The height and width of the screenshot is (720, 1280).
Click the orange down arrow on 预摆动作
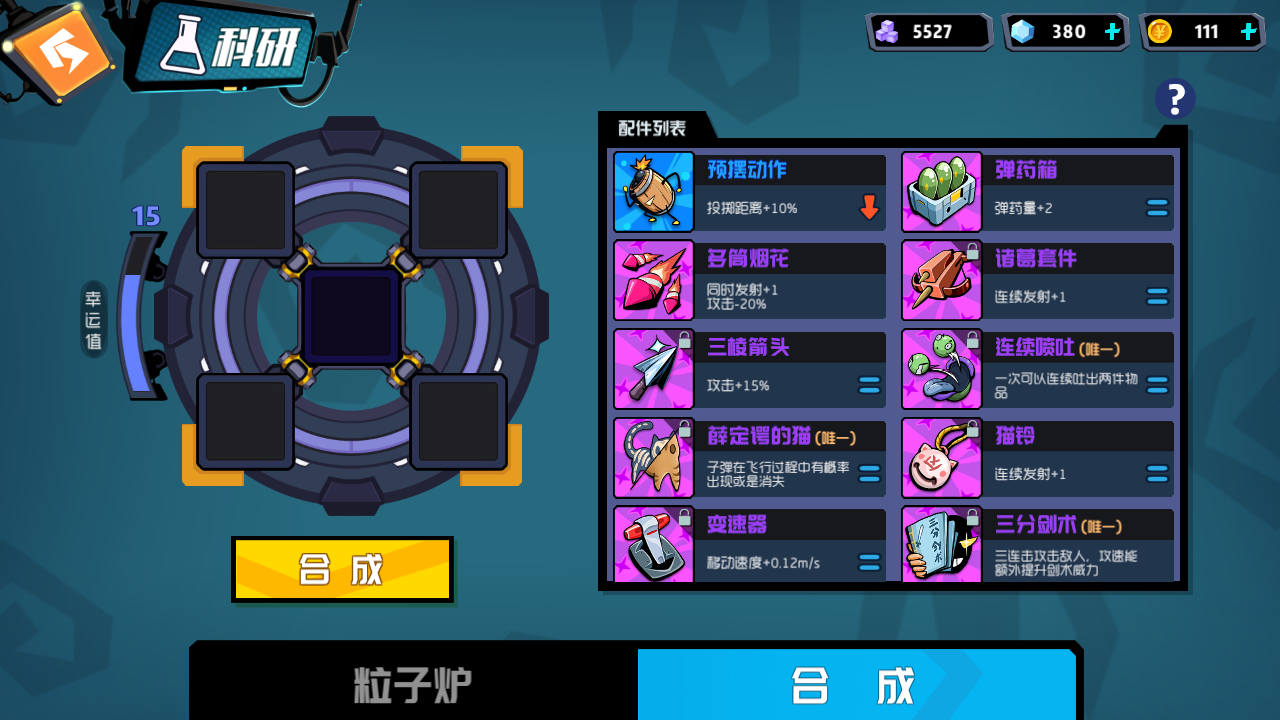click(869, 208)
